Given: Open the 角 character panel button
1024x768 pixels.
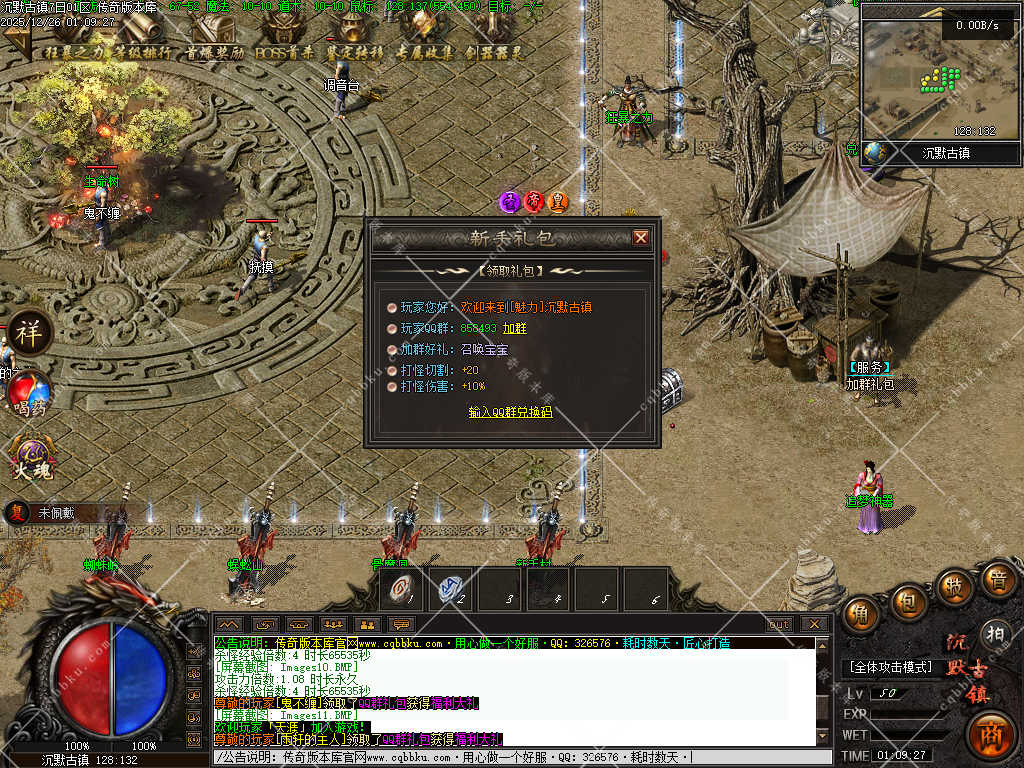Looking at the screenshot, I should 861,614.
